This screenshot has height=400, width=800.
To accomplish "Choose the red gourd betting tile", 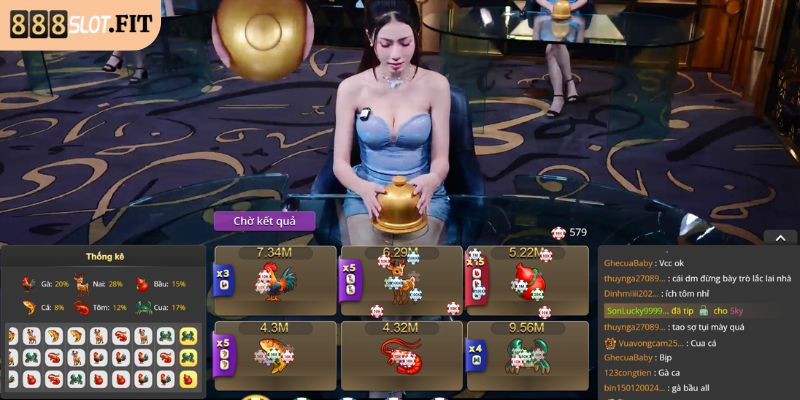I will click(528, 282).
